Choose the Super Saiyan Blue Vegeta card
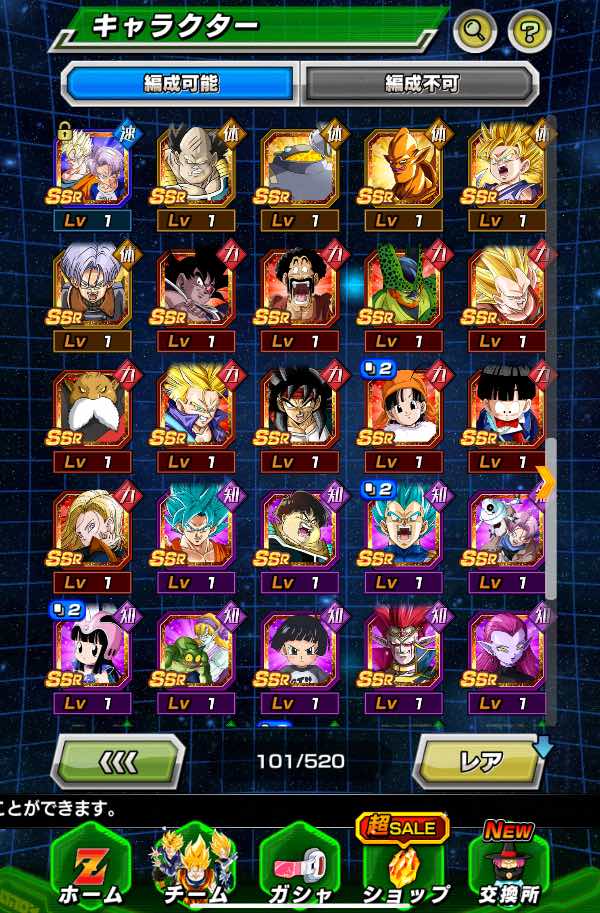The image size is (600, 913). coord(404,530)
